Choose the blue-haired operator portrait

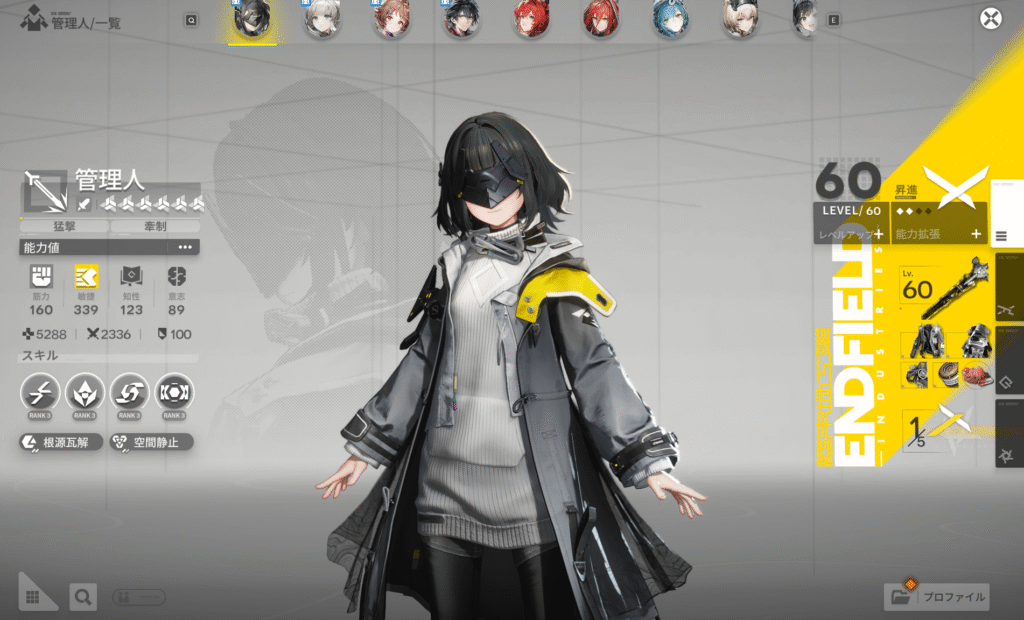coord(670,19)
